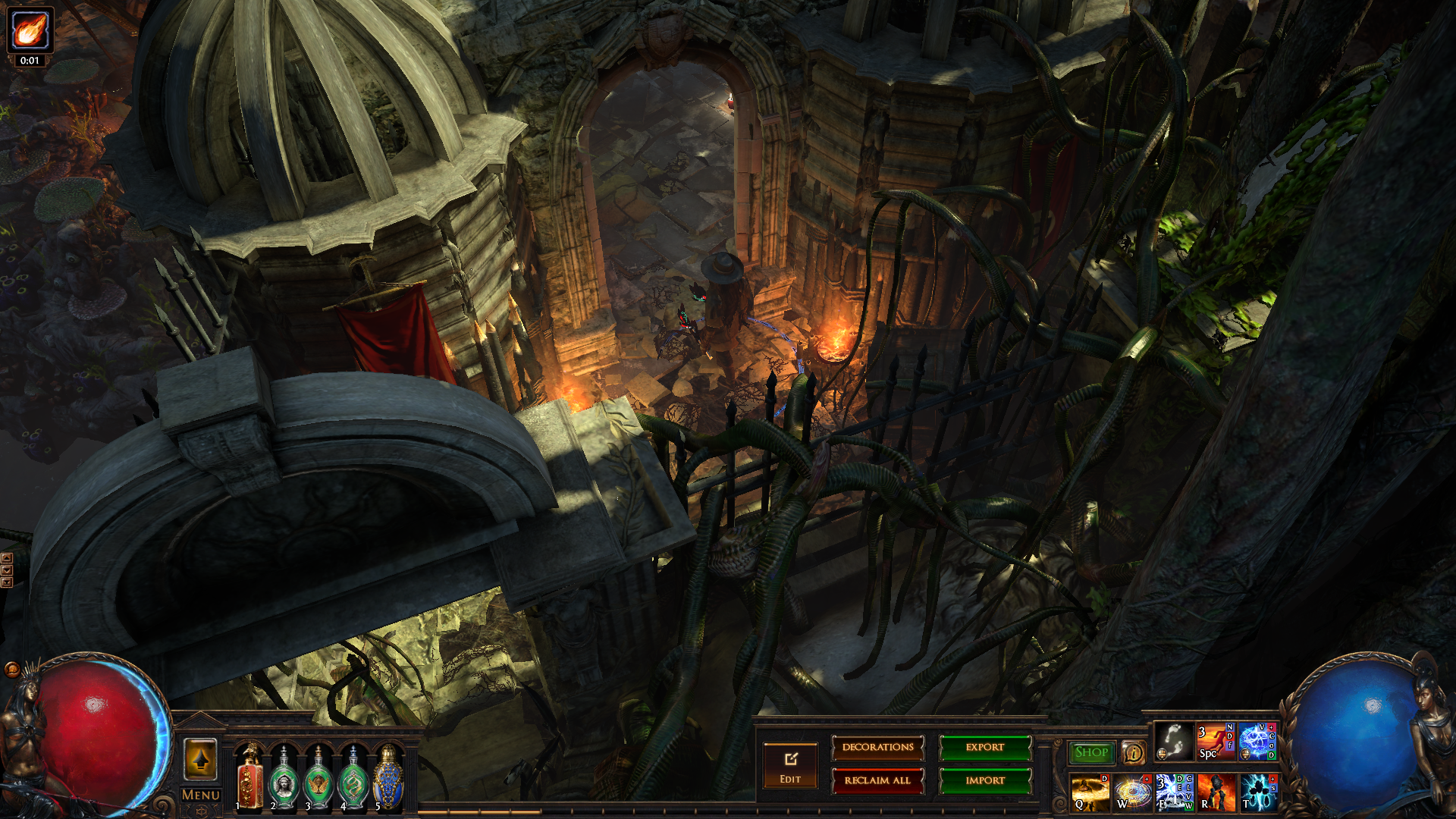Image resolution: width=1456 pixels, height=819 pixels.
Task: Open the info speech-bubble icon
Action: (x=1134, y=753)
